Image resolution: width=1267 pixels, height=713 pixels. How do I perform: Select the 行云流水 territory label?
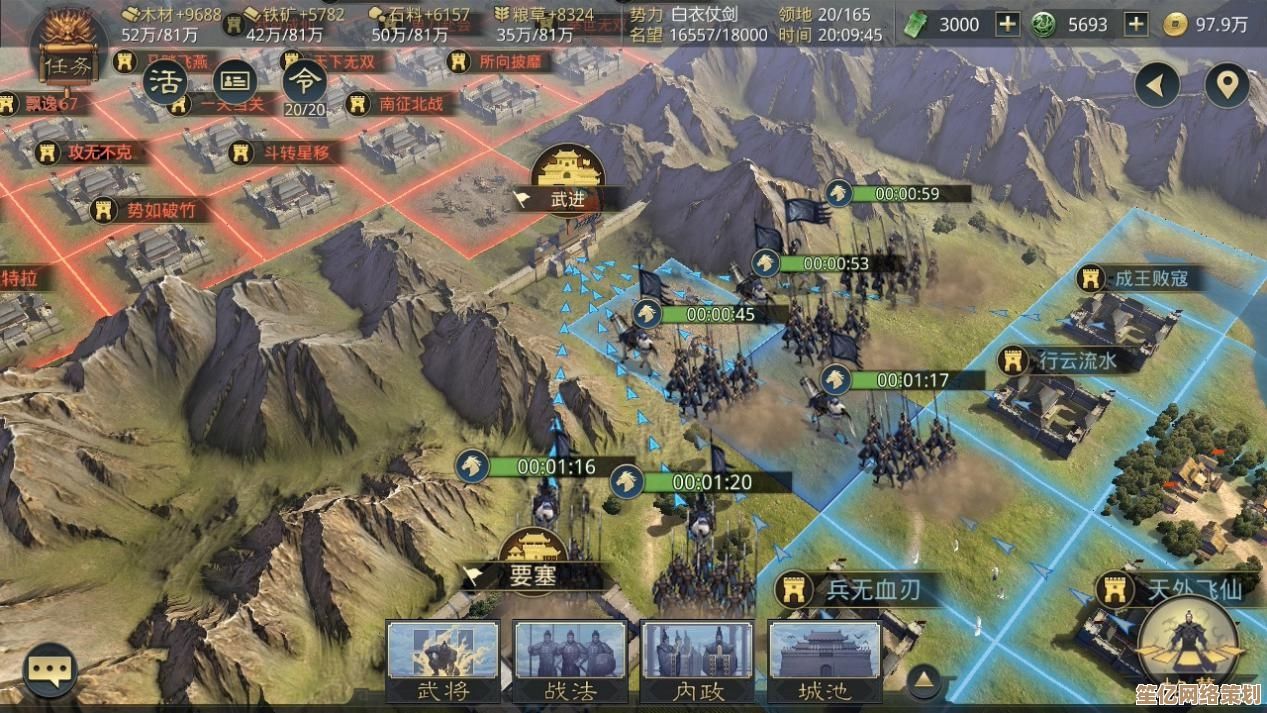[1075, 360]
